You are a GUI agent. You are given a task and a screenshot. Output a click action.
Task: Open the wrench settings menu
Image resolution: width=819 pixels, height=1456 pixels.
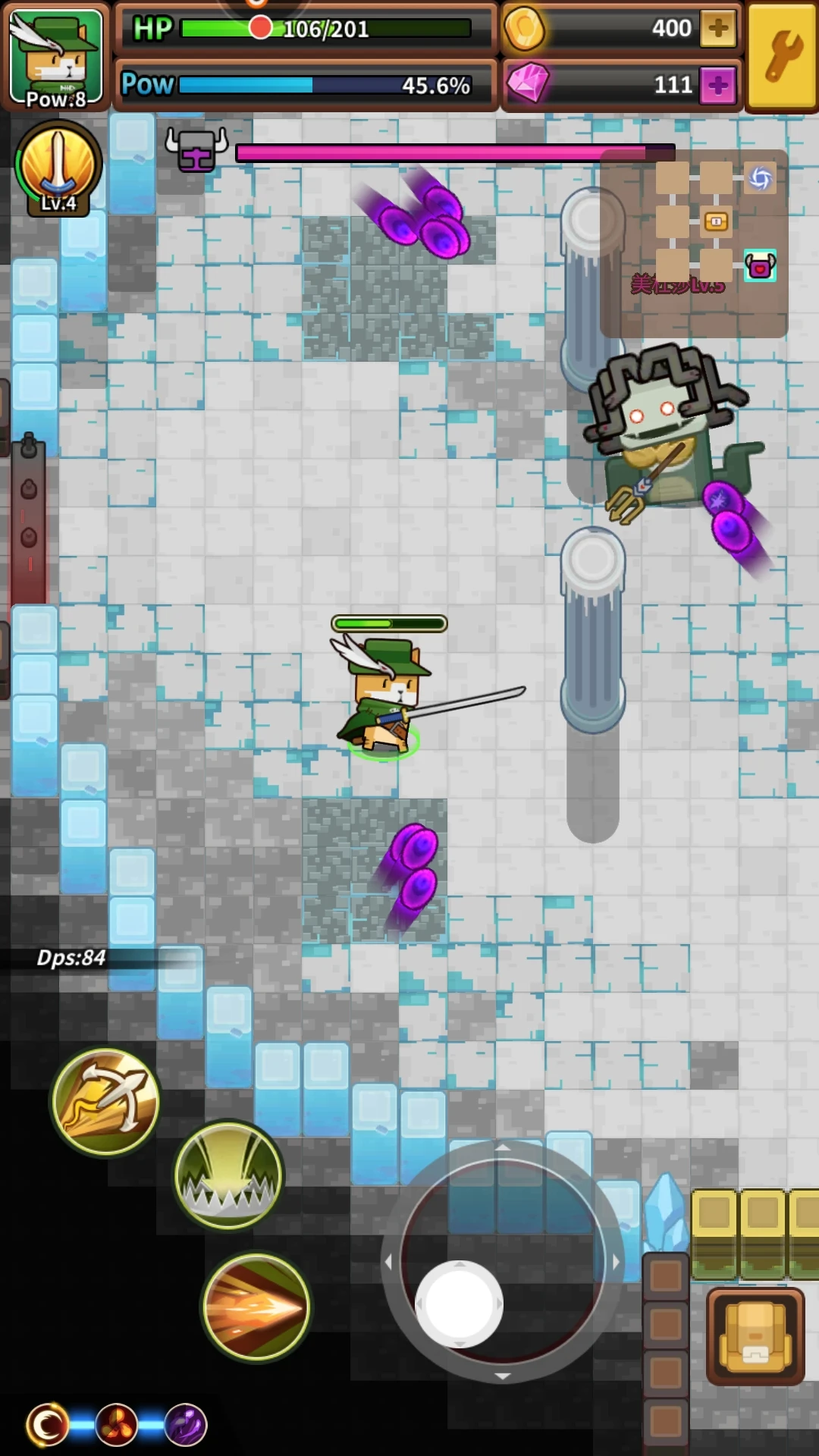tap(782, 57)
